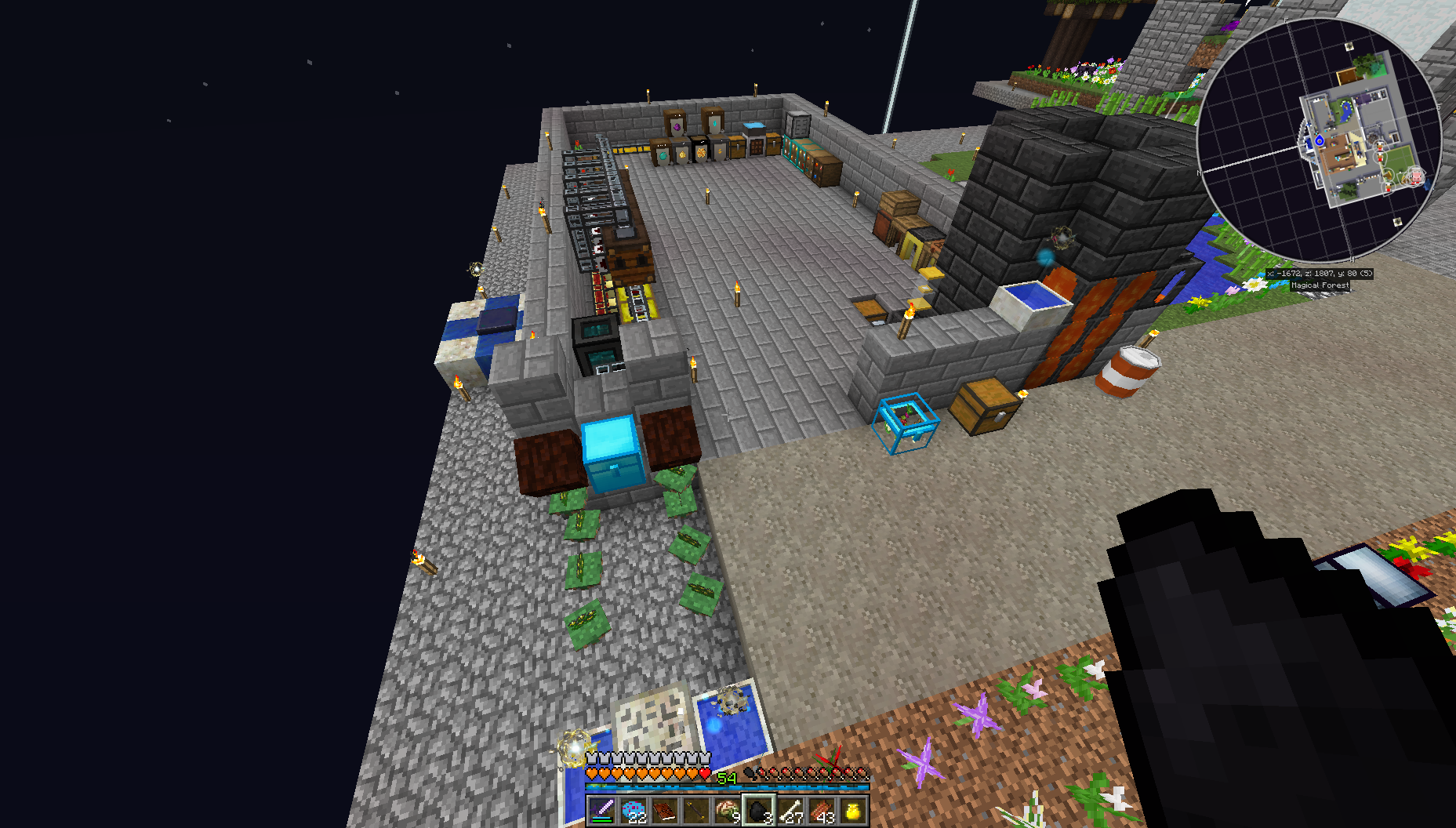Select the stack of 9 brain items

coord(728,810)
